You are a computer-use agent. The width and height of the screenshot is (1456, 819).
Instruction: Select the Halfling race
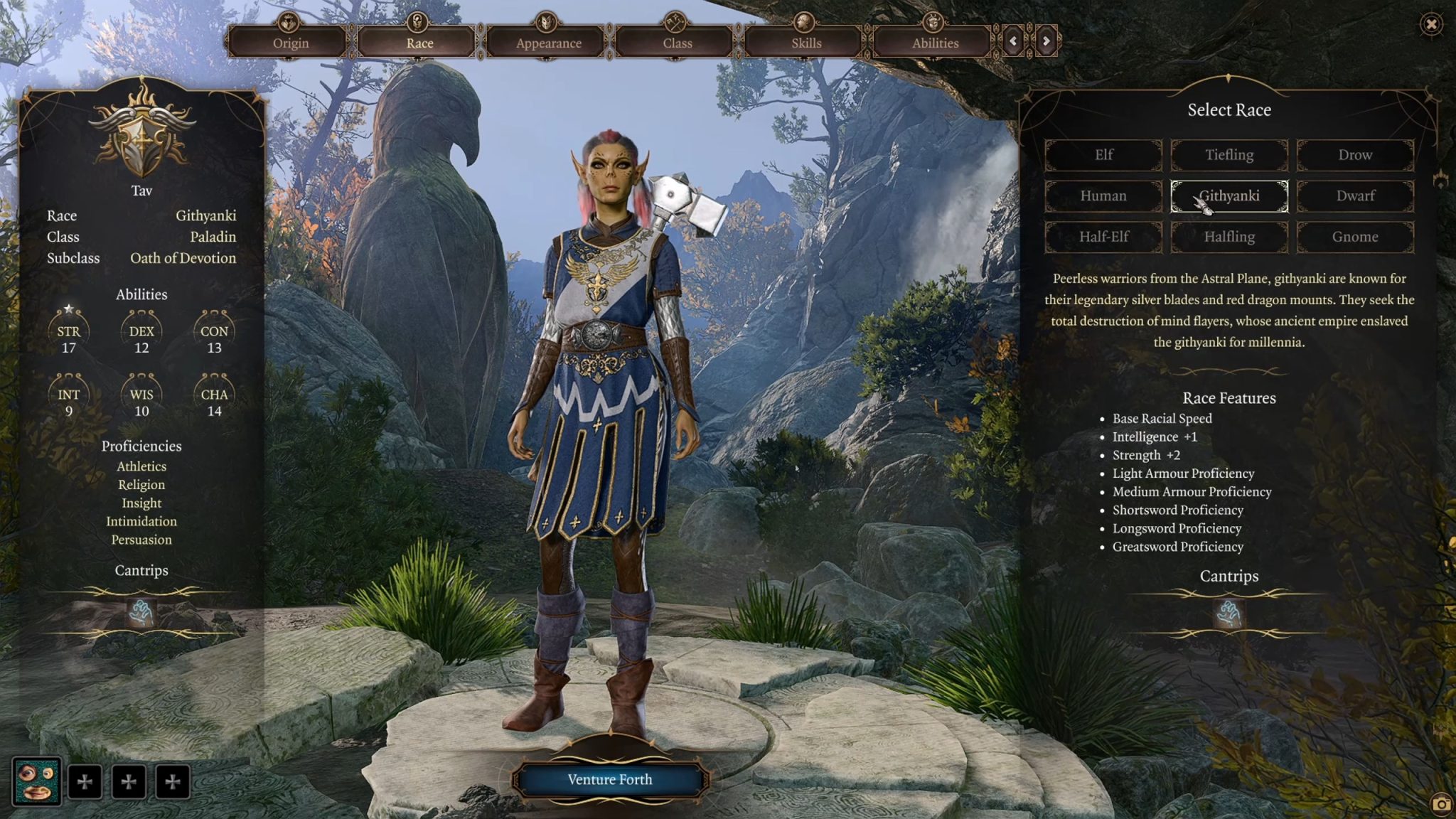(1229, 237)
